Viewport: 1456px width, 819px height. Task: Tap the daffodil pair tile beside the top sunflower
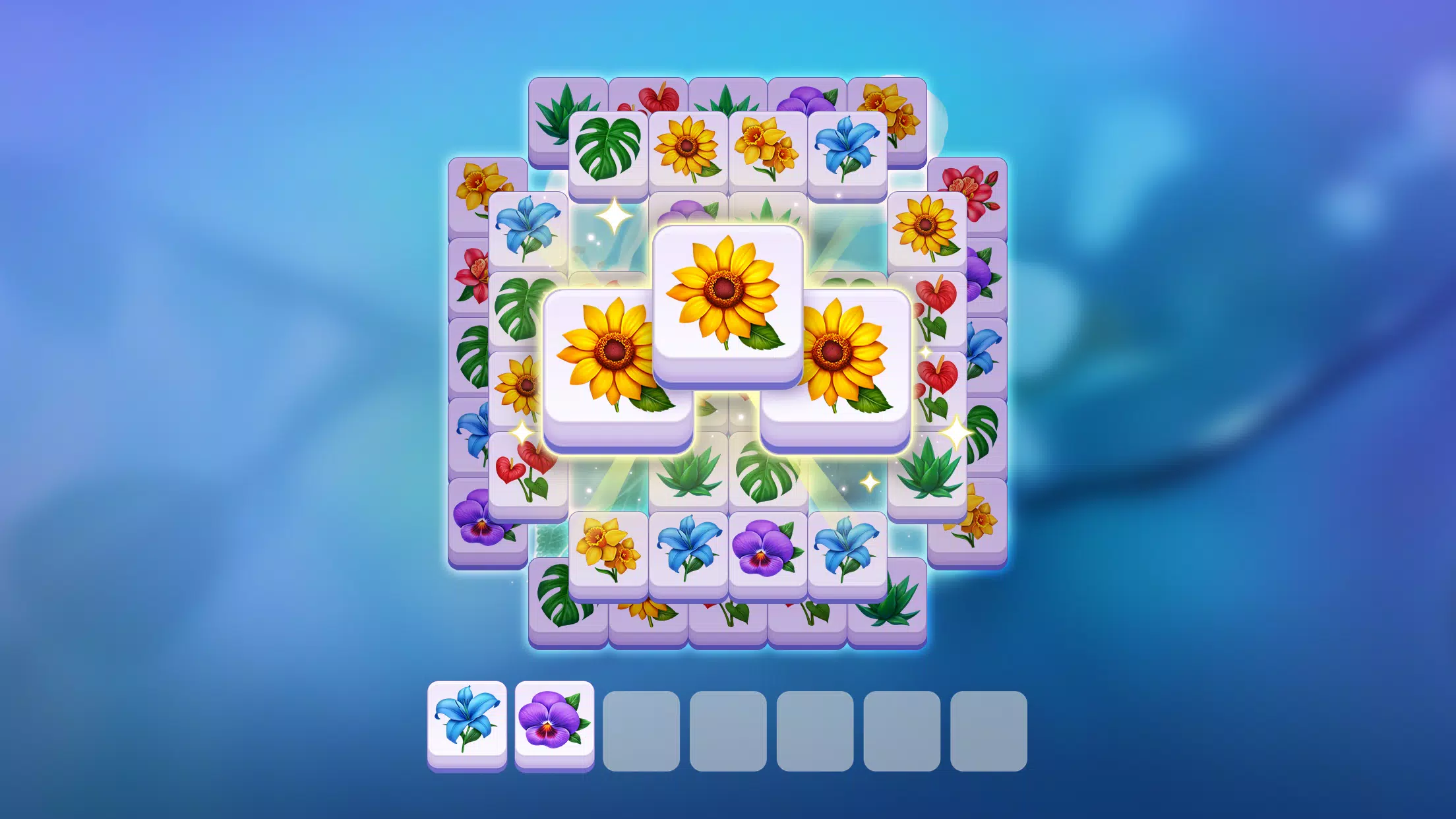tap(765, 148)
